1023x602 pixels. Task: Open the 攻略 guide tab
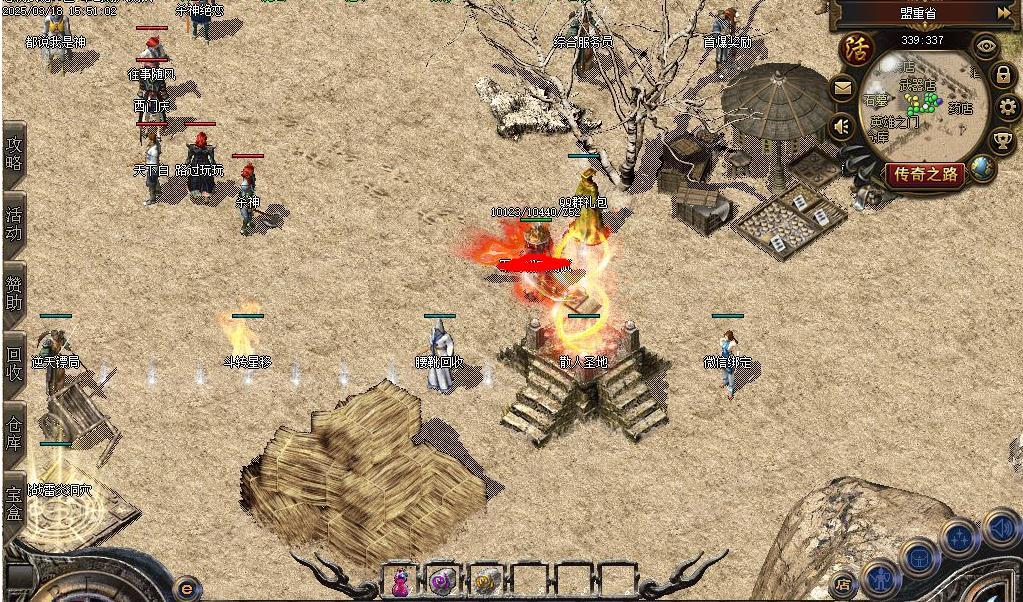(14, 153)
